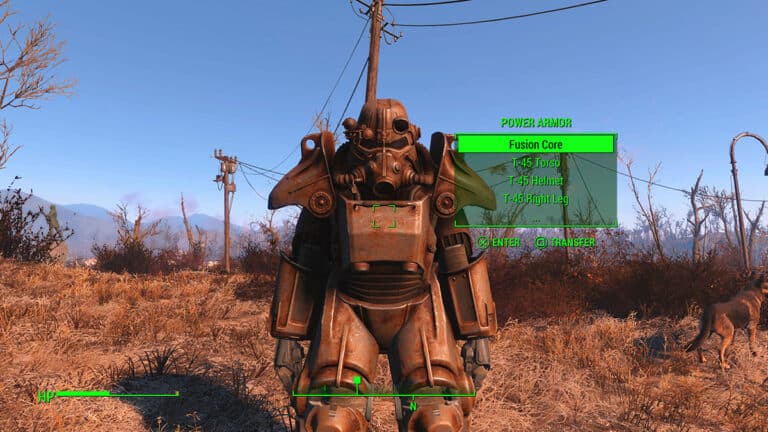Screen dimensions: 768x432
Task: Pick the T-45 Helmet item
Action: pyautogui.click(x=535, y=181)
